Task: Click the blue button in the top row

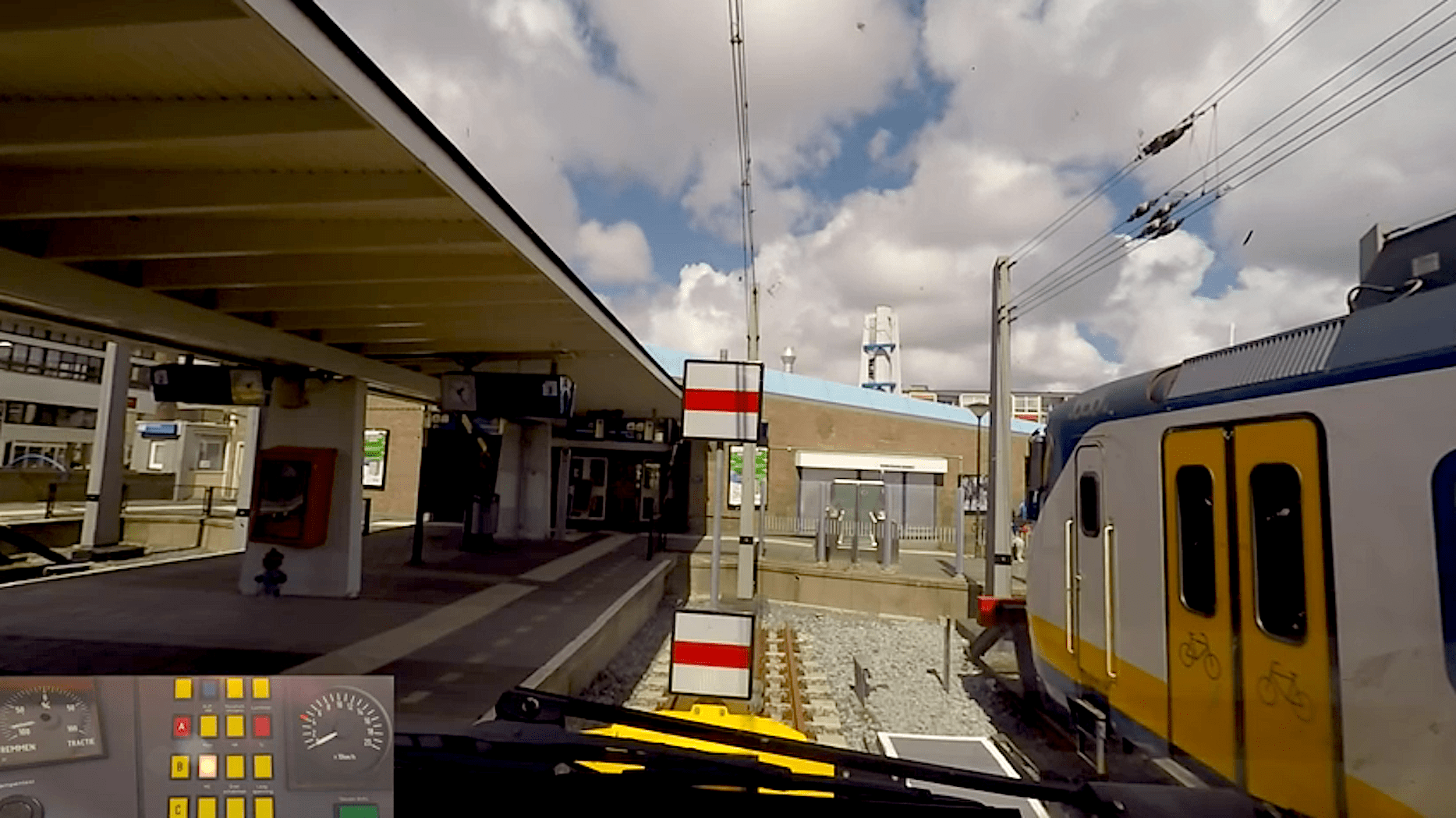Action: point(209,689)
